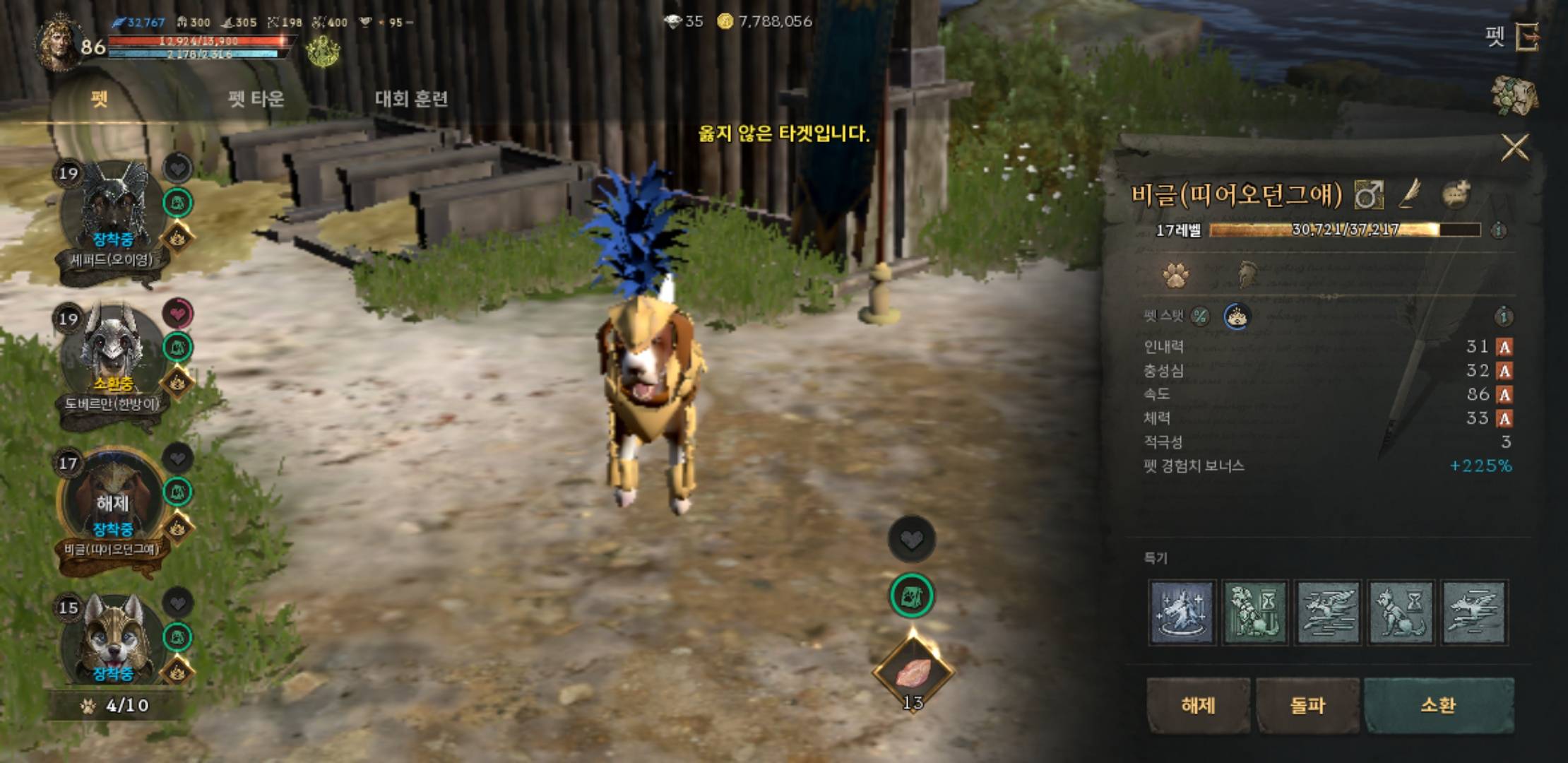Toggle the pet stat percent view

pos(1200,317)
